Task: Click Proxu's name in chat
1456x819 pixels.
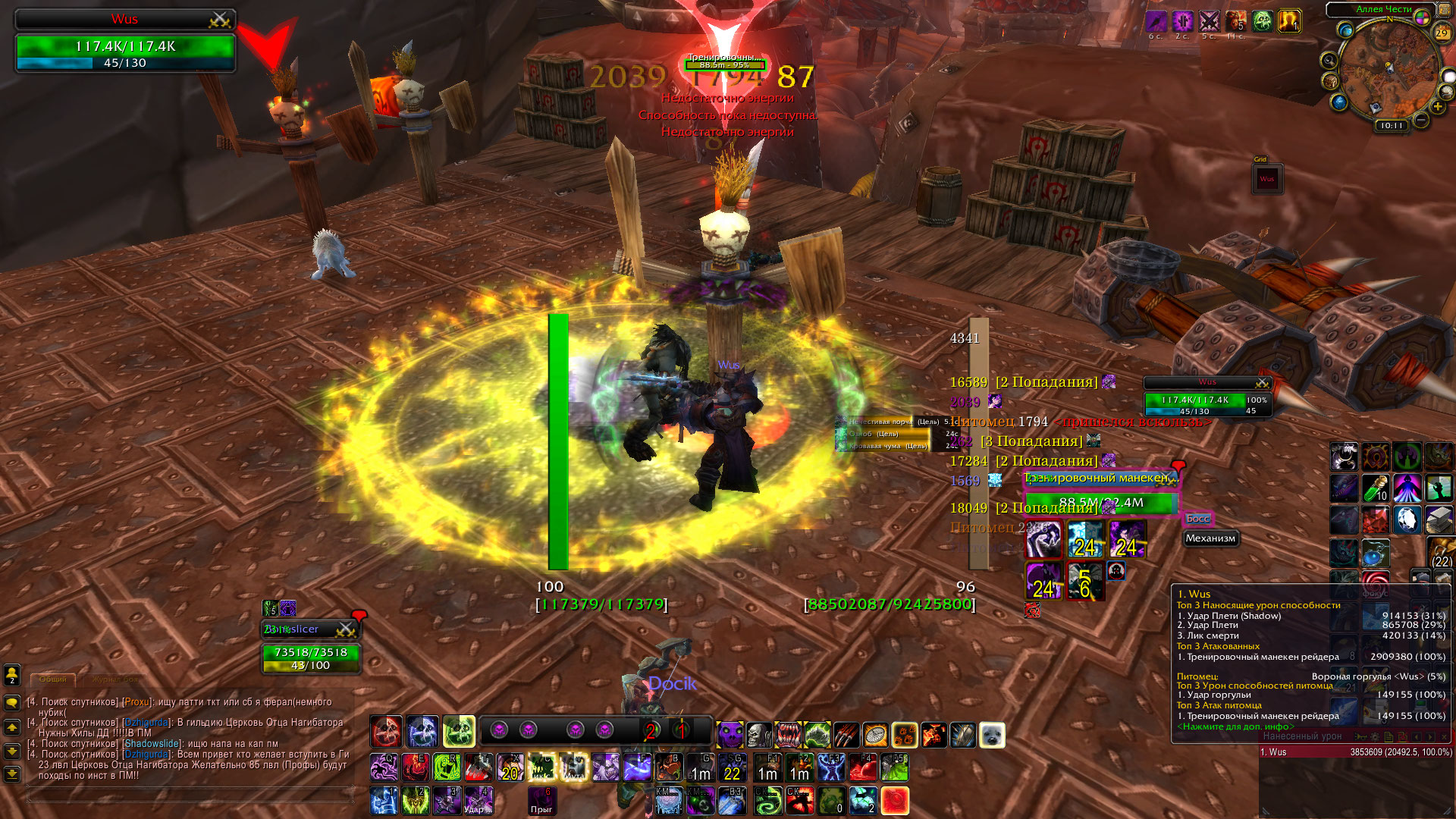Action: (136, 702)
